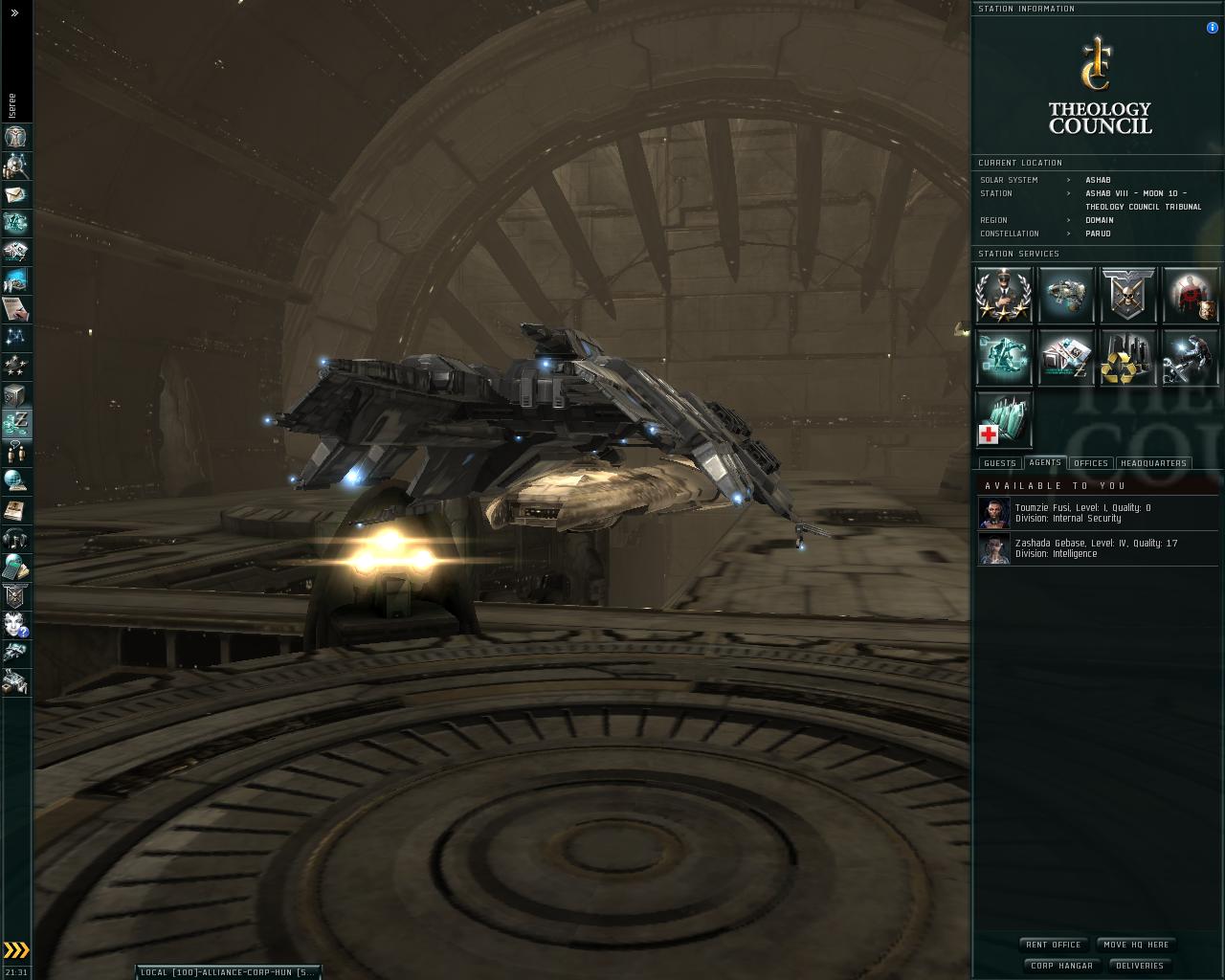Viewport: 1225px width, 980px height.
Task: Switch to the Offices tab
Action: 1090,463
